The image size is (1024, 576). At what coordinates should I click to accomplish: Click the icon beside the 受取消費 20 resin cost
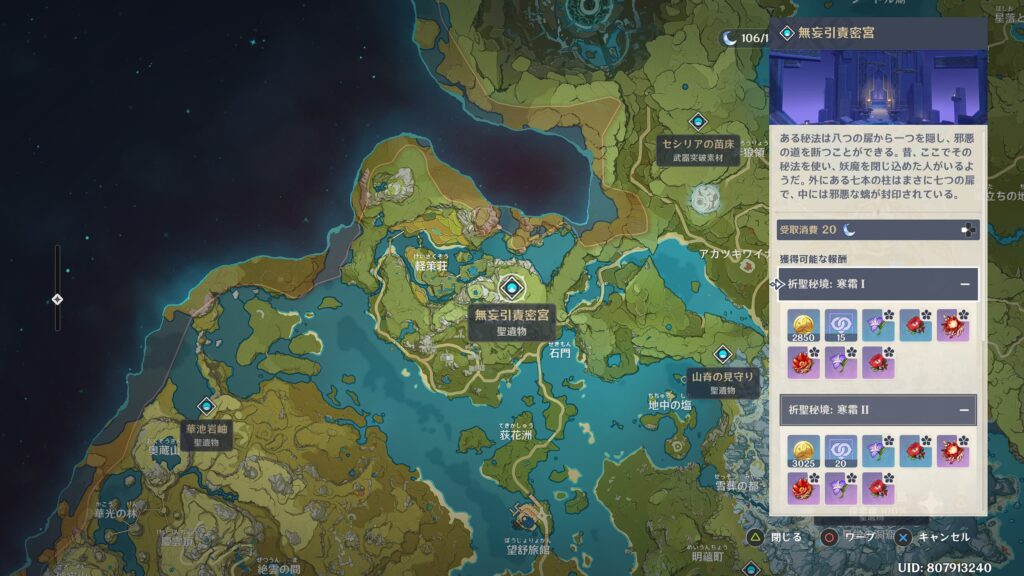click(967, 230)
